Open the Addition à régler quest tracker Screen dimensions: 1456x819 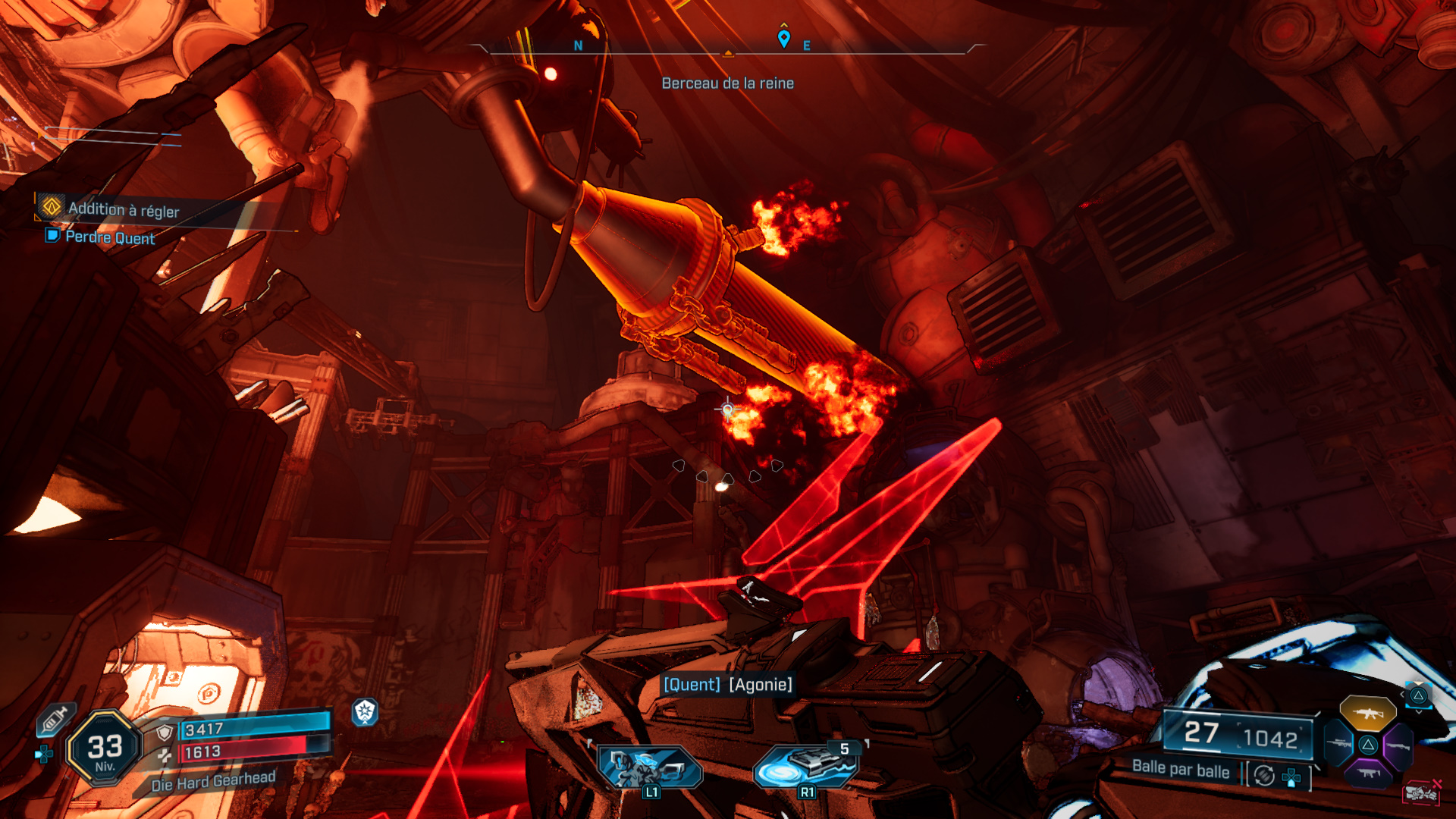coord(123,209)
